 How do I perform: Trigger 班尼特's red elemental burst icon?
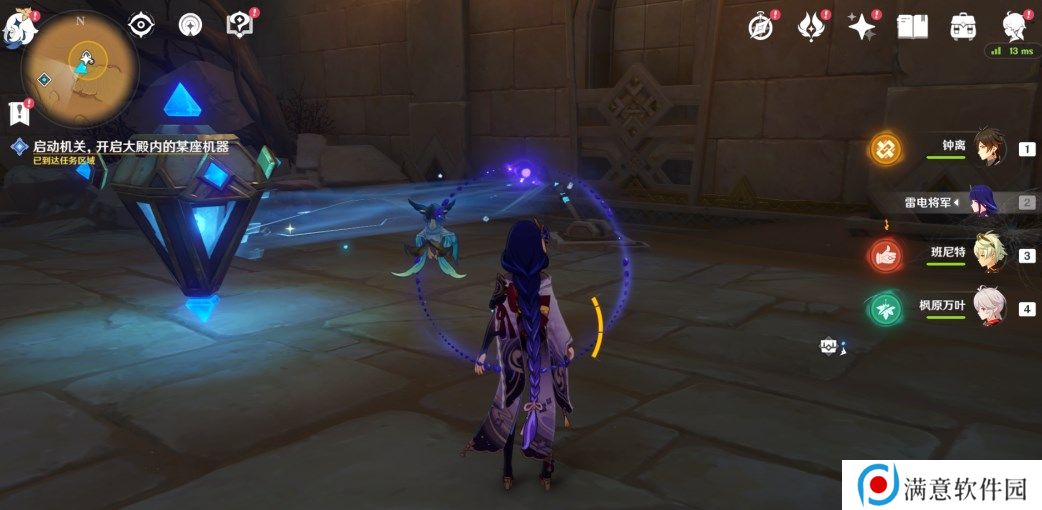tap(885, 255)
